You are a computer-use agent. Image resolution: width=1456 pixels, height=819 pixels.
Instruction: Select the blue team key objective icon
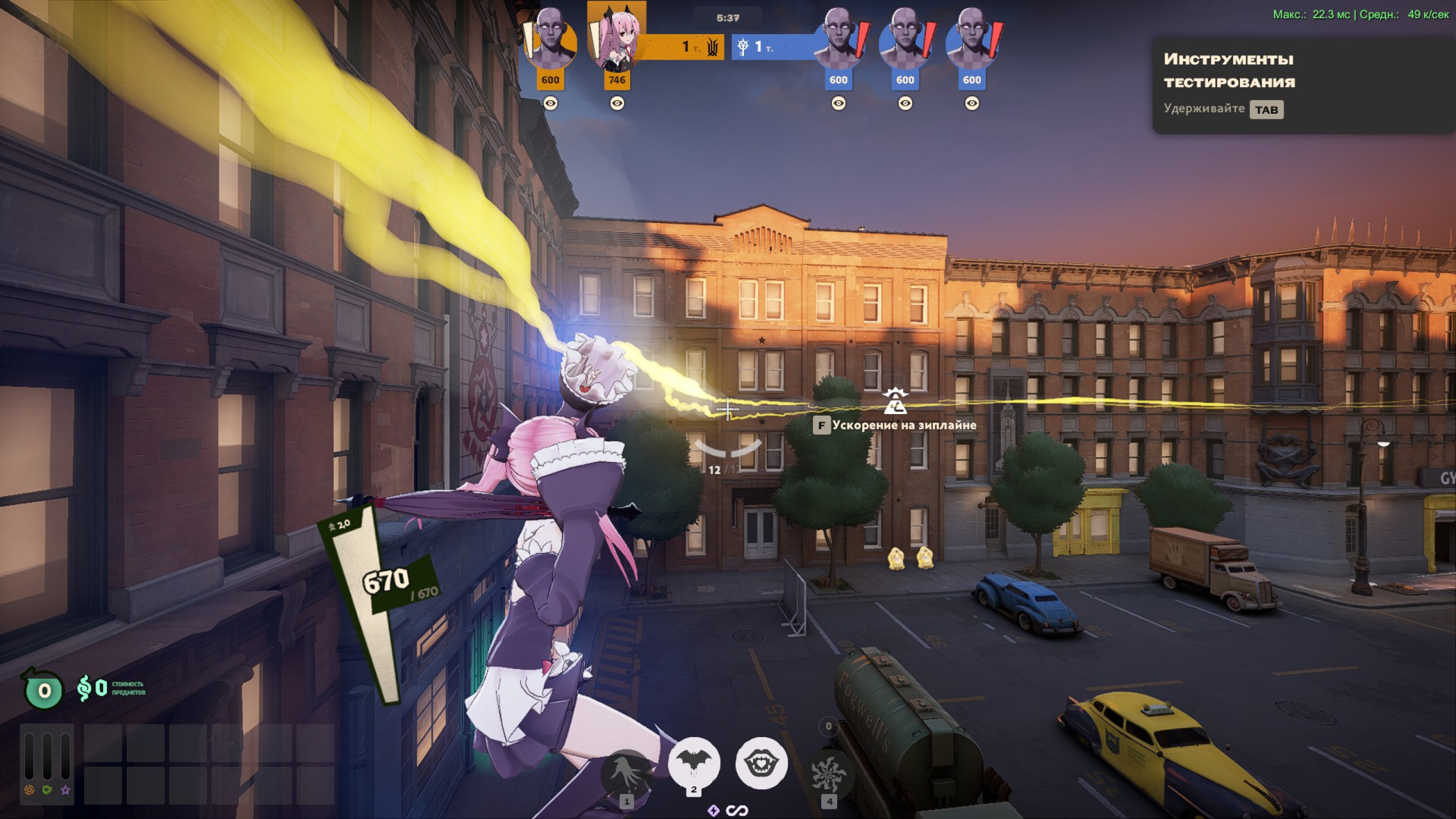tap(742, 47)
